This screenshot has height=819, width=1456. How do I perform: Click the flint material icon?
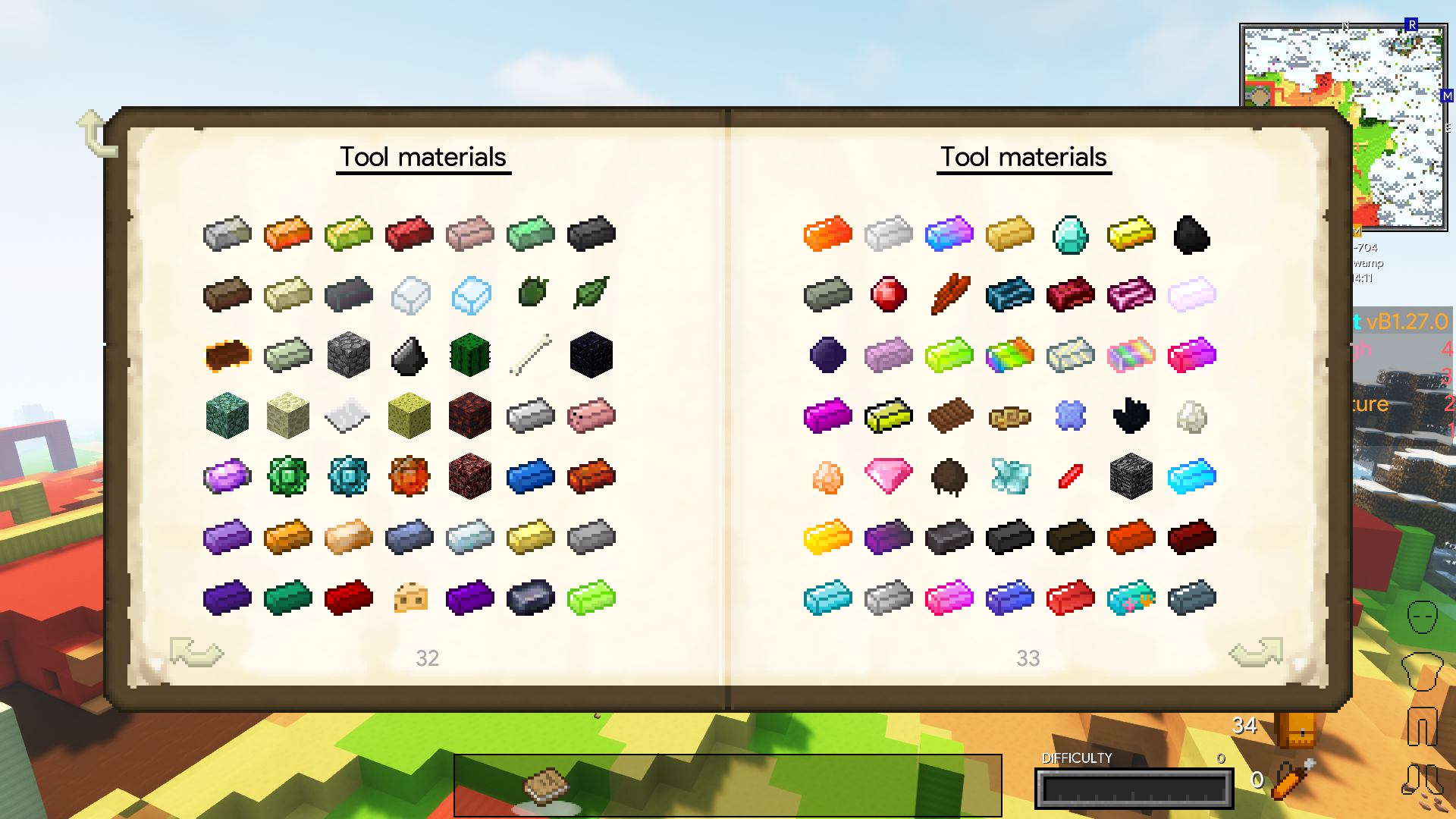[408, 355]
